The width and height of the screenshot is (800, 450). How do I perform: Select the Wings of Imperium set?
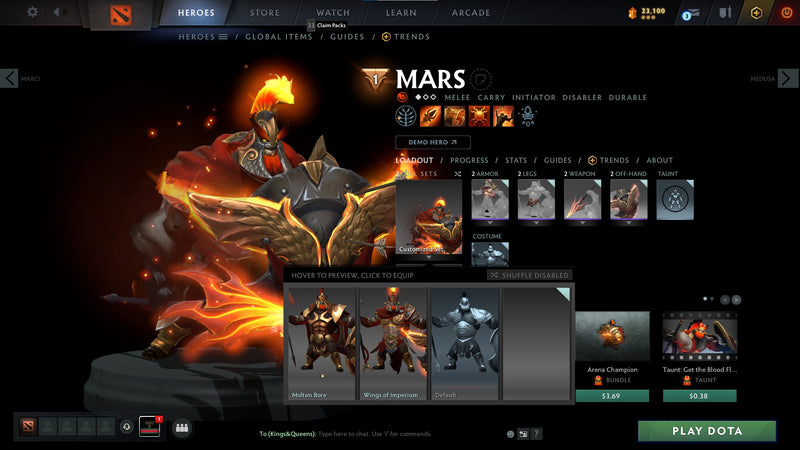[x=393, y=345]
